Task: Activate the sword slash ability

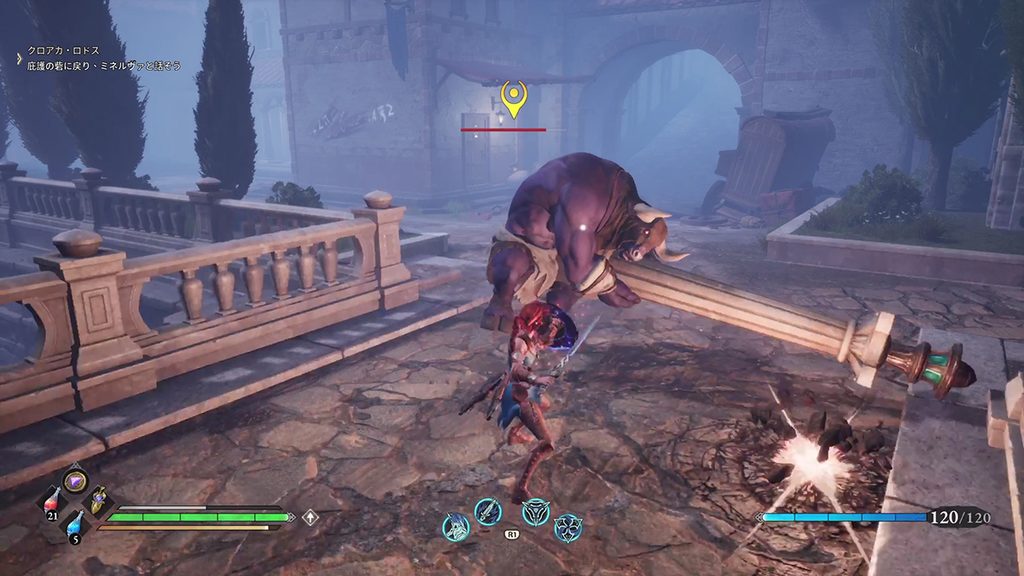Action: click(x=487, y=512)
